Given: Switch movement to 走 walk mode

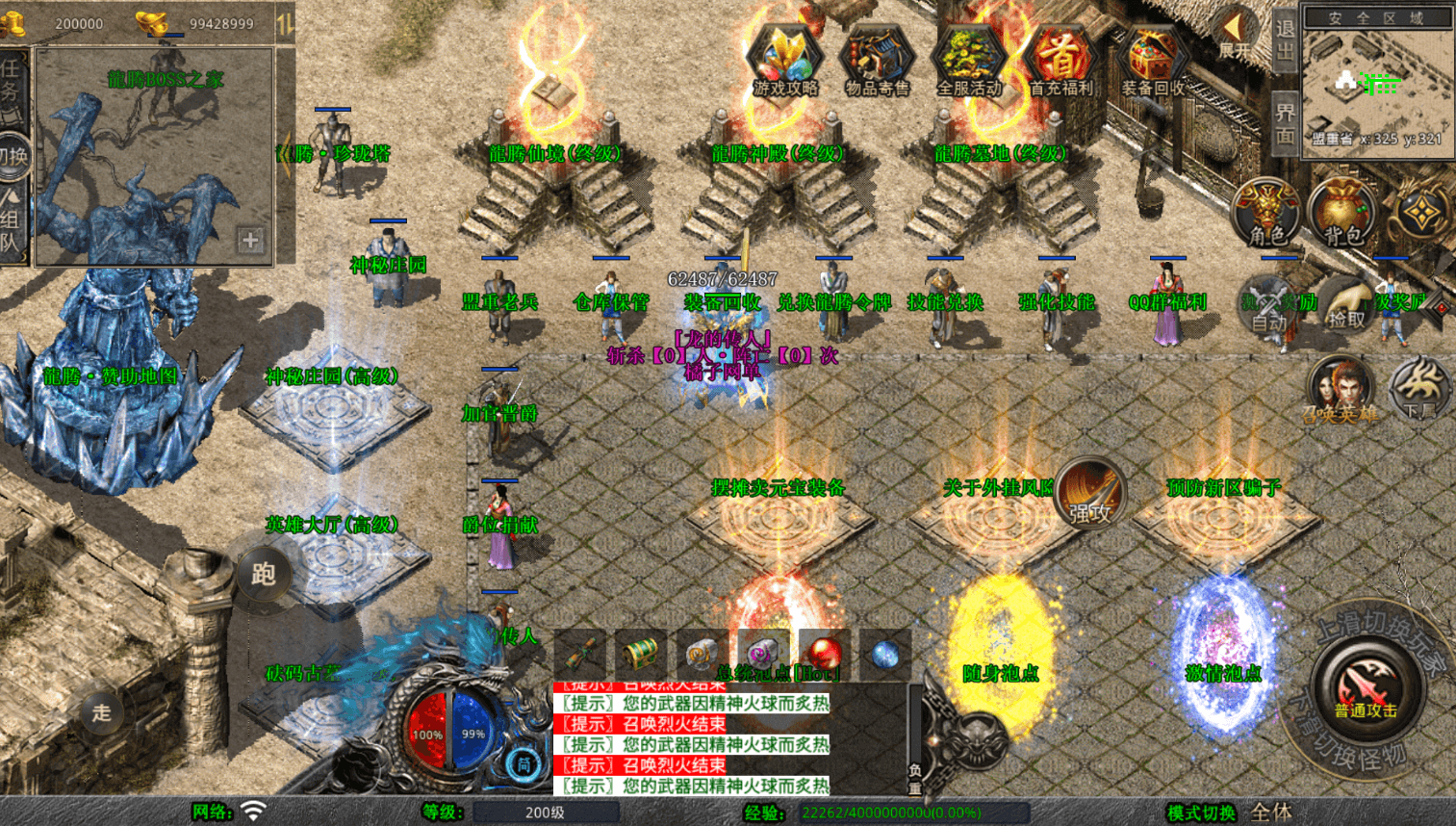Looking at the screenshot, I should pyautogui.click(x=102, y=713).
